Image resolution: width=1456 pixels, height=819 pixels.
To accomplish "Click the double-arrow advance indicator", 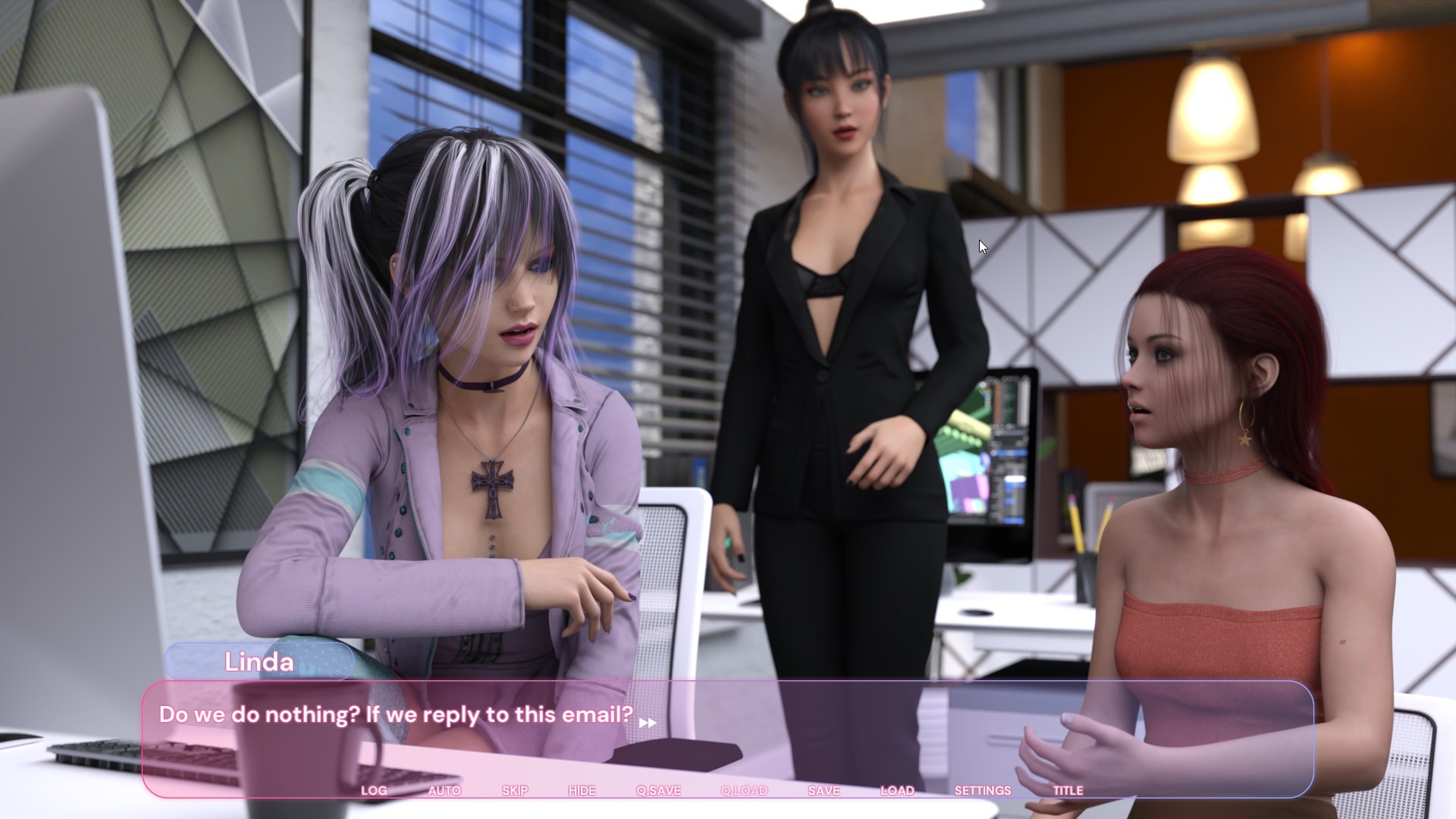I will (648, 723).
